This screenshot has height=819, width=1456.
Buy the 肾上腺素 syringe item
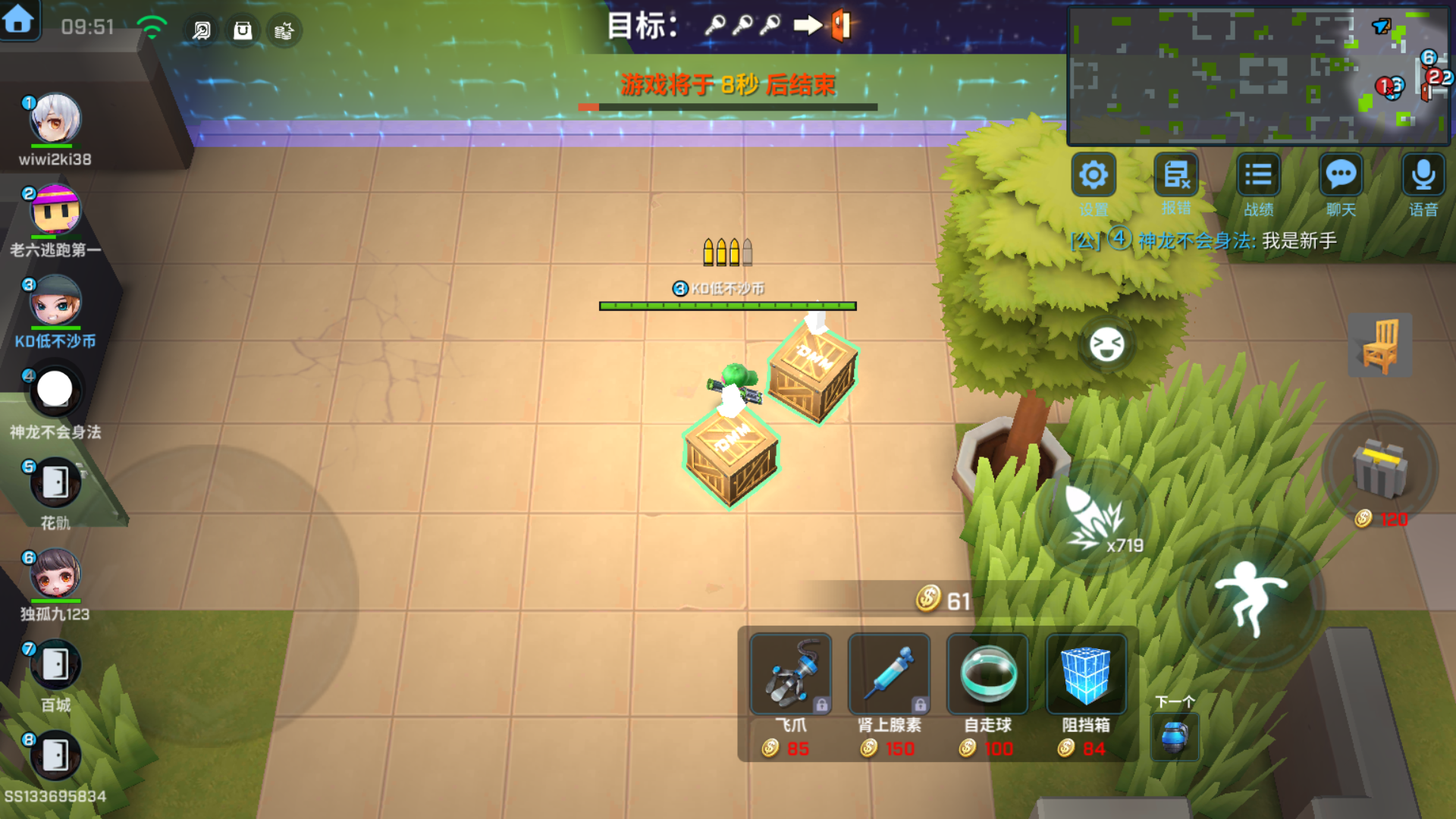889,675
